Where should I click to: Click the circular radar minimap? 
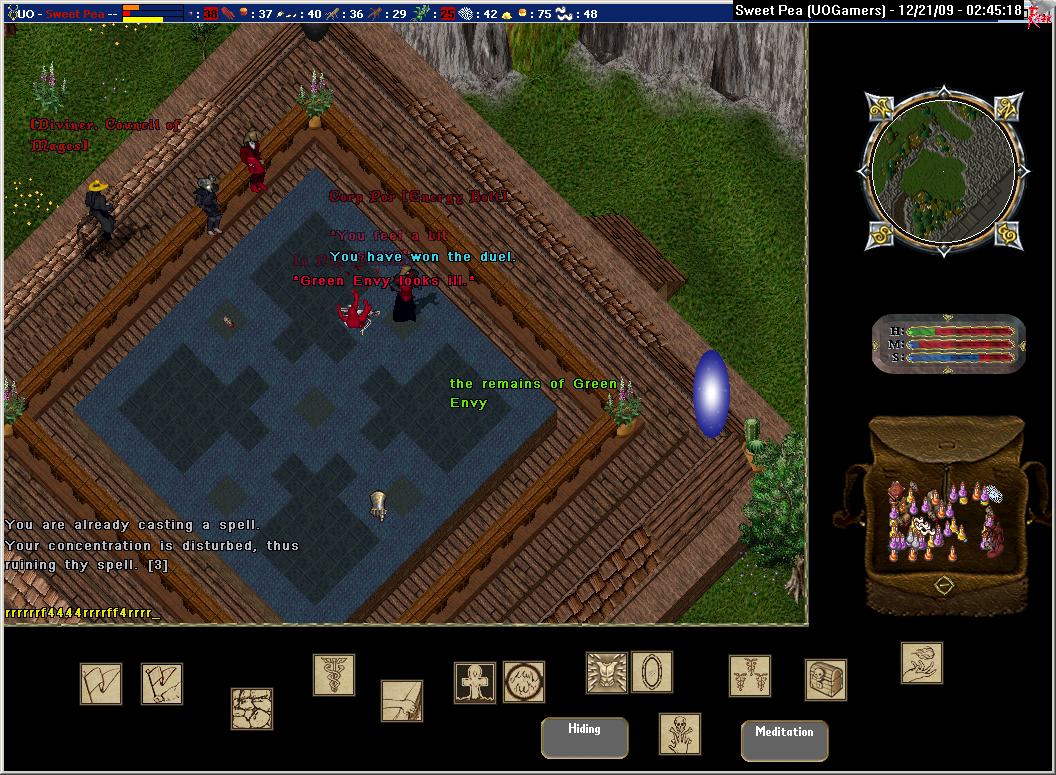tap(944, 171)
